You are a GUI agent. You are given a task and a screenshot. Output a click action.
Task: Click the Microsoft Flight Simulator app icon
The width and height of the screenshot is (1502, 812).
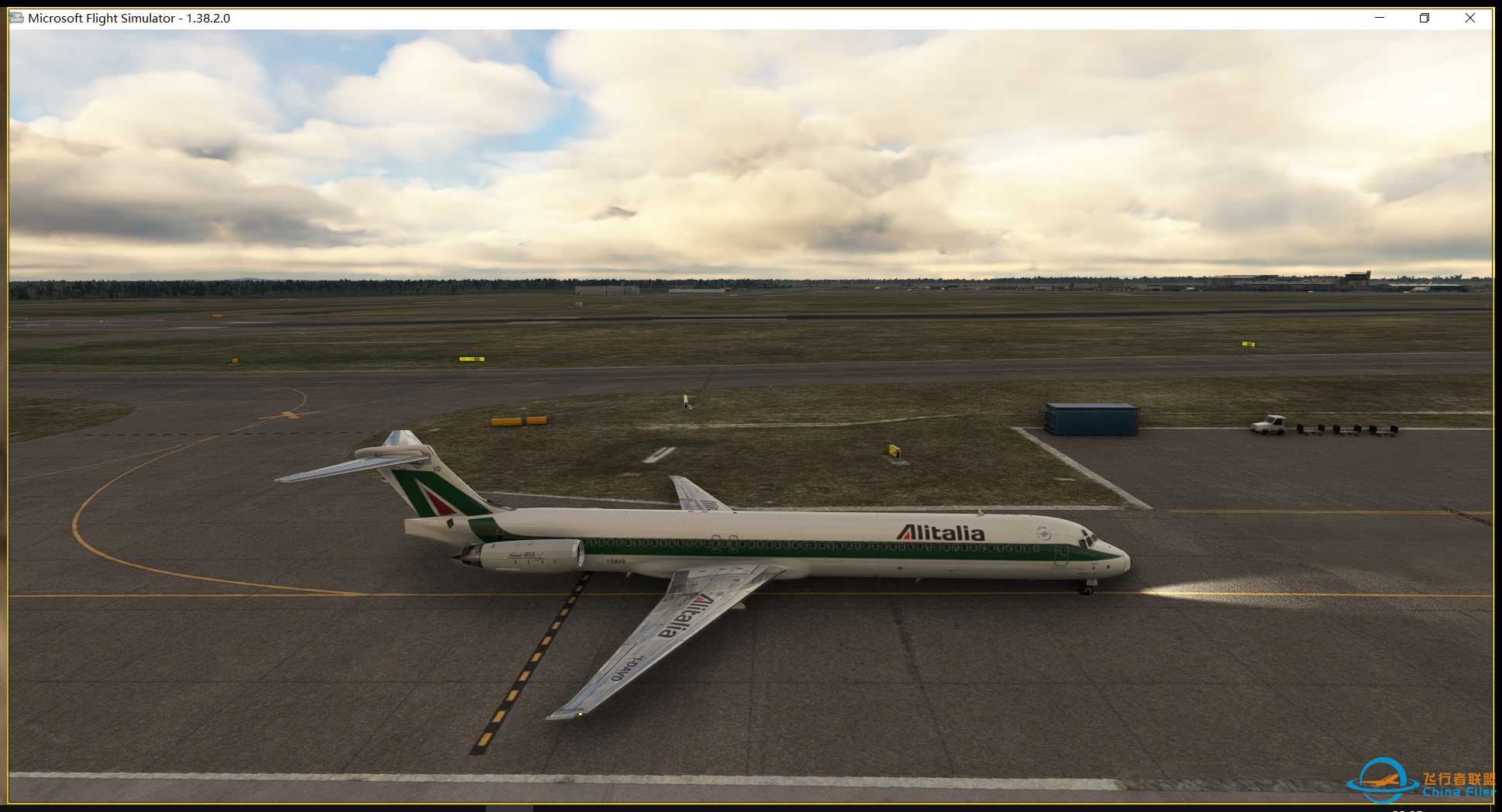tap(16, 17)
